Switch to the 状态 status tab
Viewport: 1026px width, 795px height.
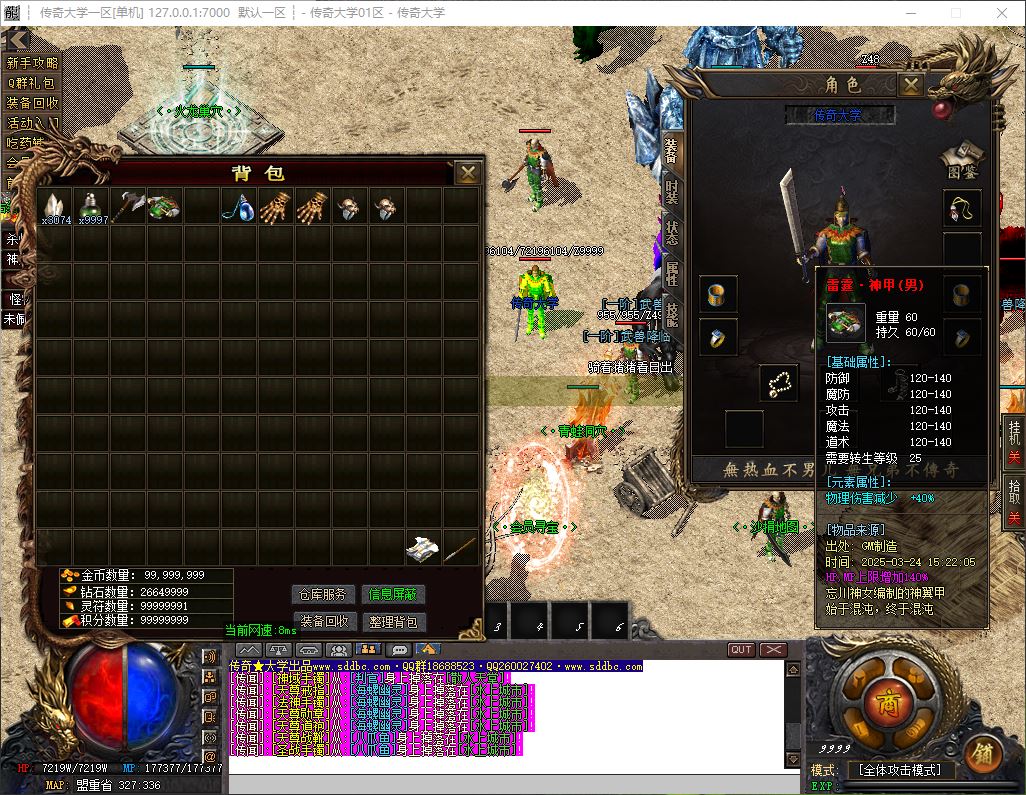point(672,231)
